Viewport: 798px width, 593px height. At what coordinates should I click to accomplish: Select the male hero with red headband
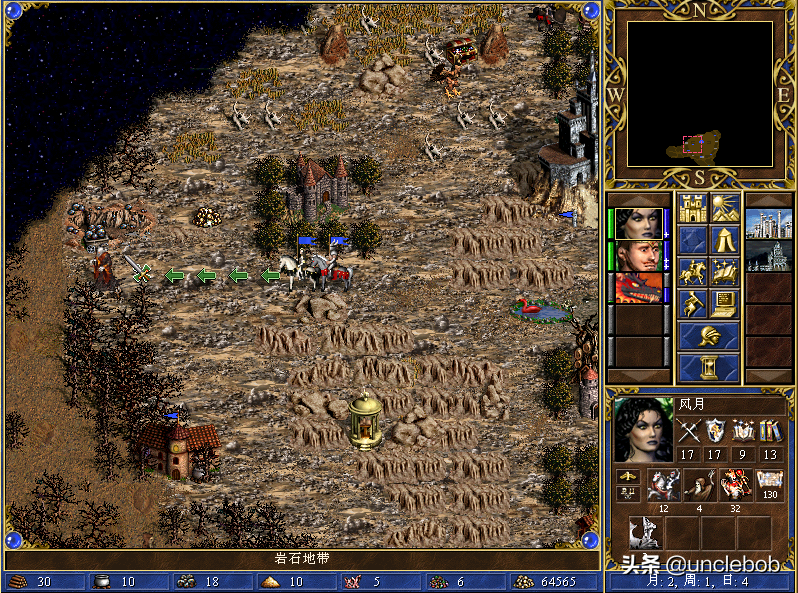pos(637,255)
